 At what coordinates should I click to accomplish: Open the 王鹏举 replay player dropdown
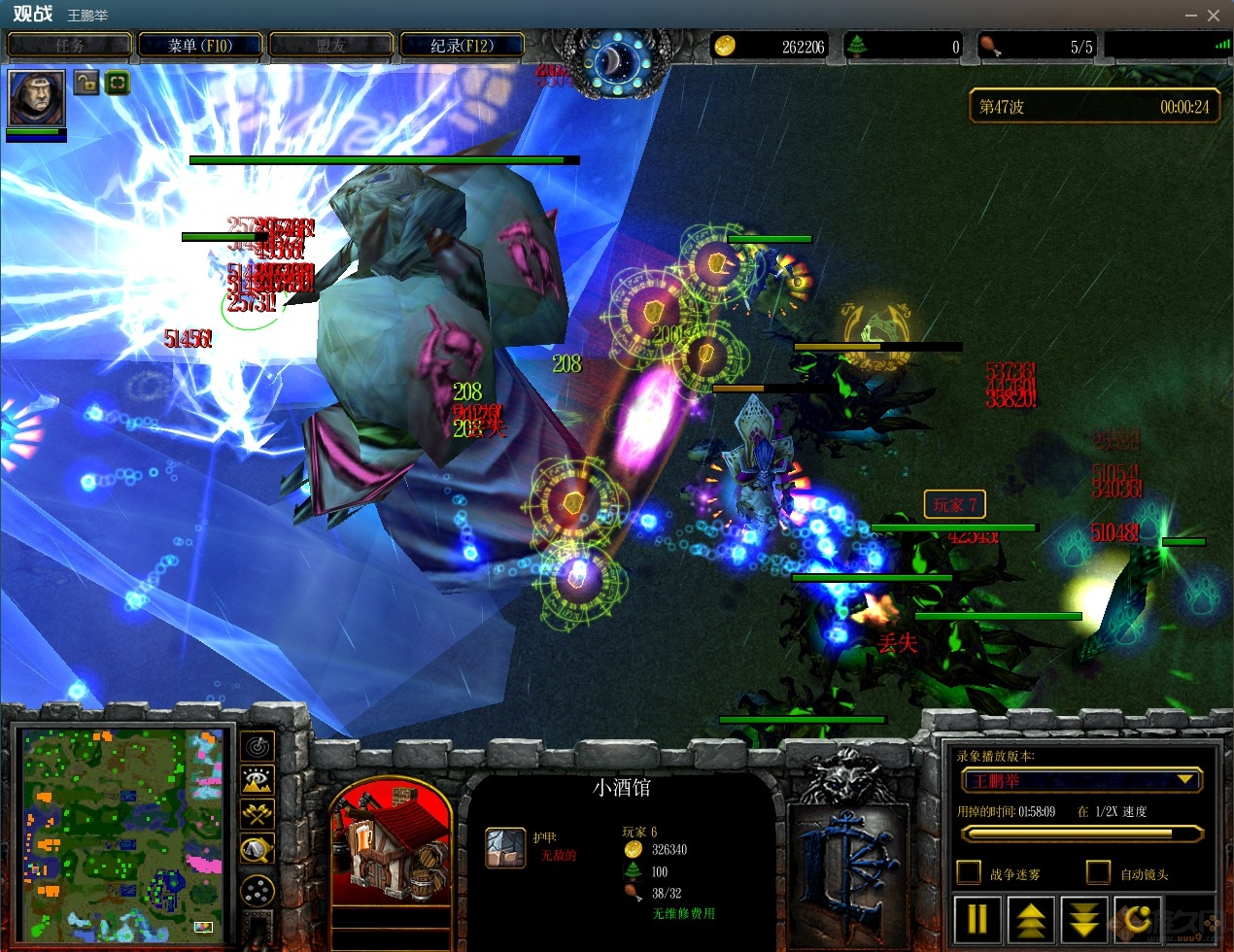1080,780
